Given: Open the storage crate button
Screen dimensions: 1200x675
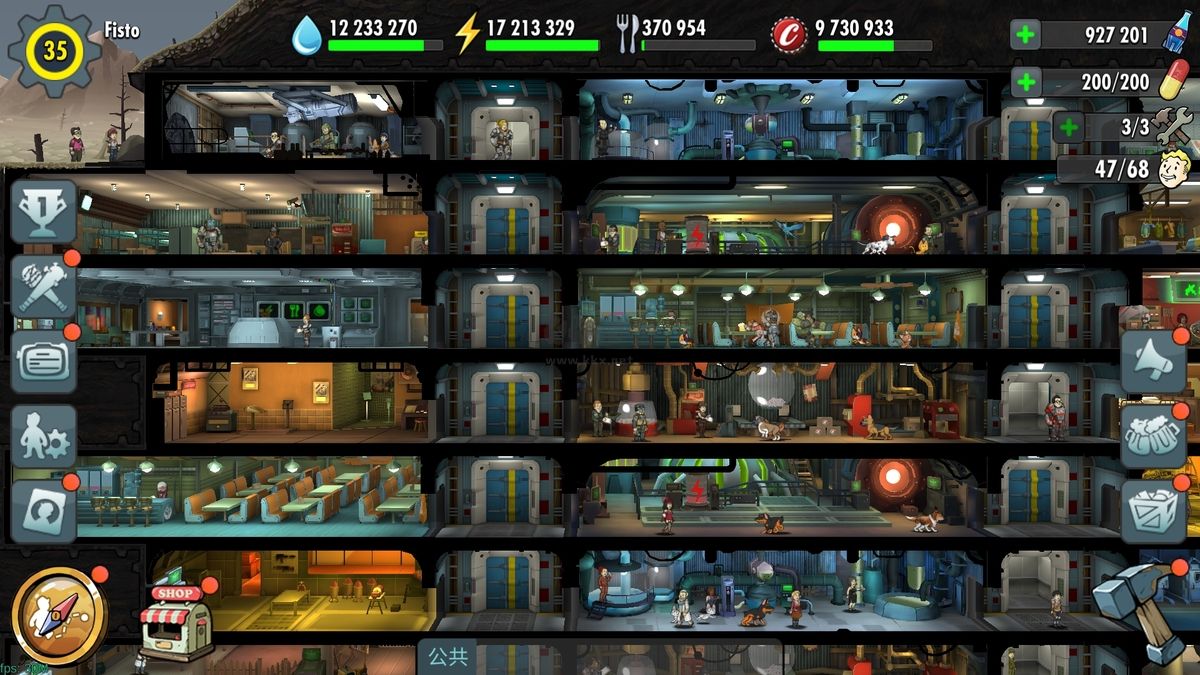Looking at the screenshot, I should click(x=1152, y=510).
